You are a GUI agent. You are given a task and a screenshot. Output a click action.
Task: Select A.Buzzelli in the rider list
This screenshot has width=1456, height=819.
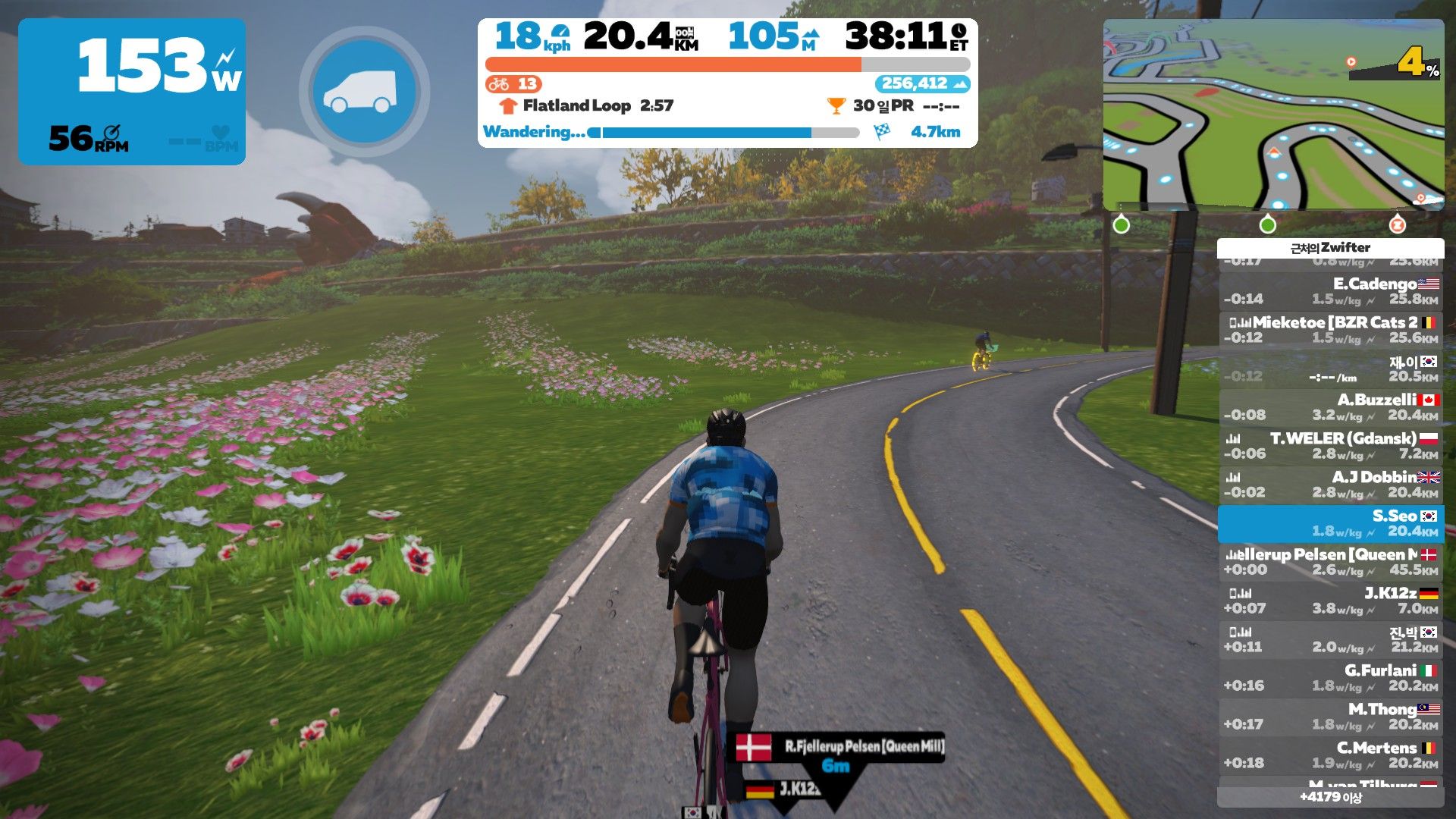1331,407
